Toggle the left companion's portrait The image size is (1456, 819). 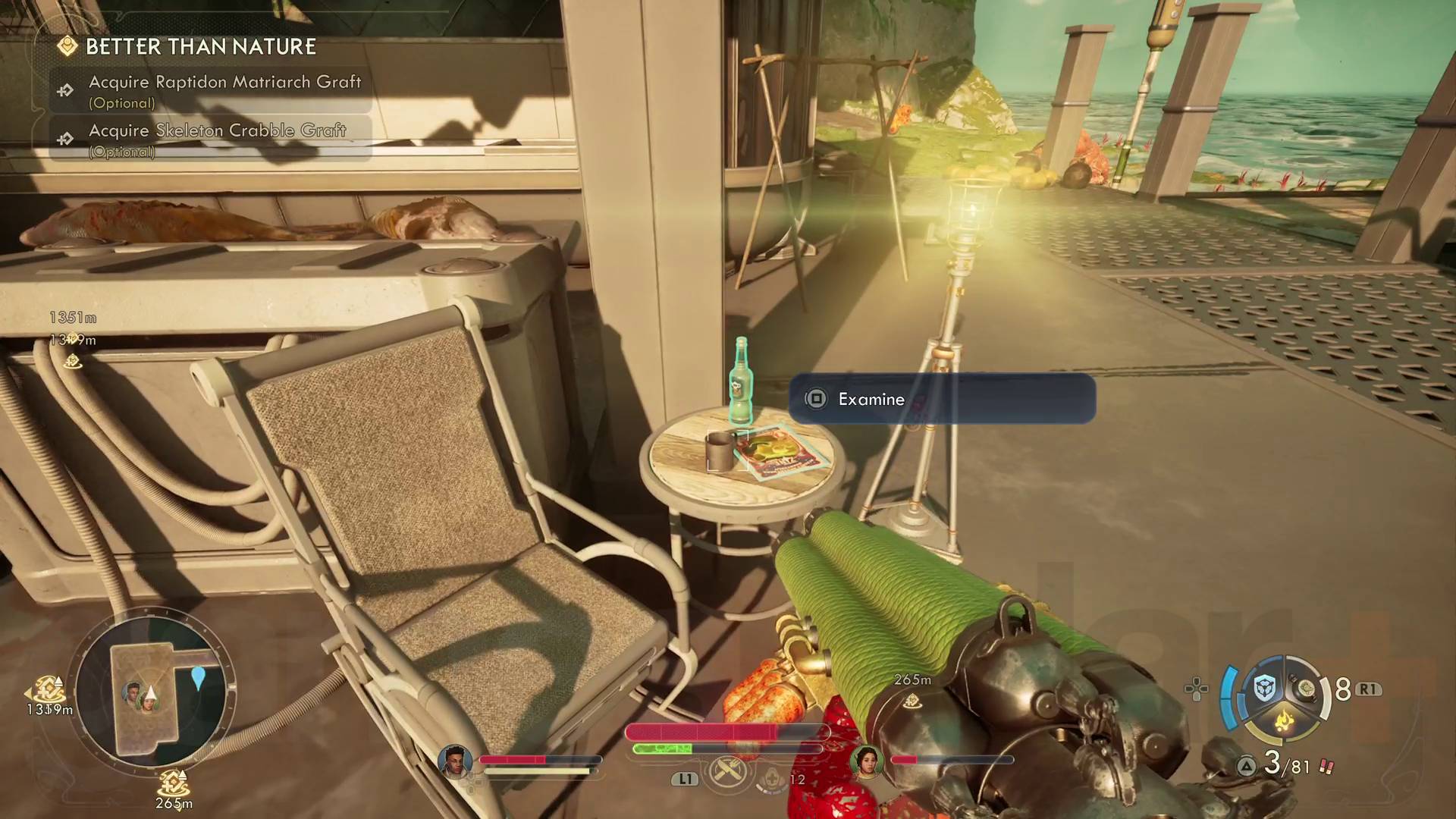(x=454, y=761)
